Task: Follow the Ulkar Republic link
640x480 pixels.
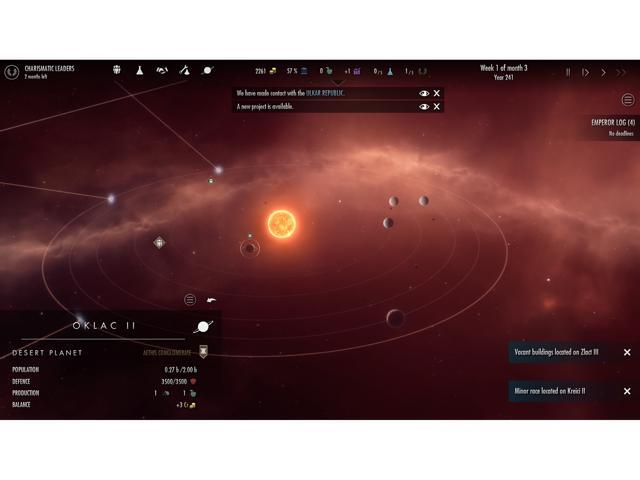Action: pos(326,93)
